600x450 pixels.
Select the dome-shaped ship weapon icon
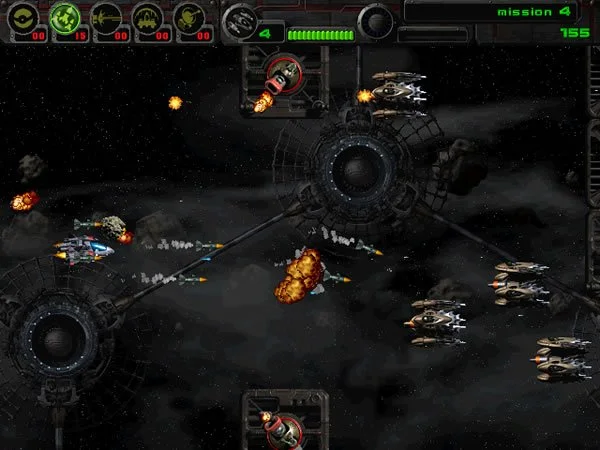click(x=148, y=17)
